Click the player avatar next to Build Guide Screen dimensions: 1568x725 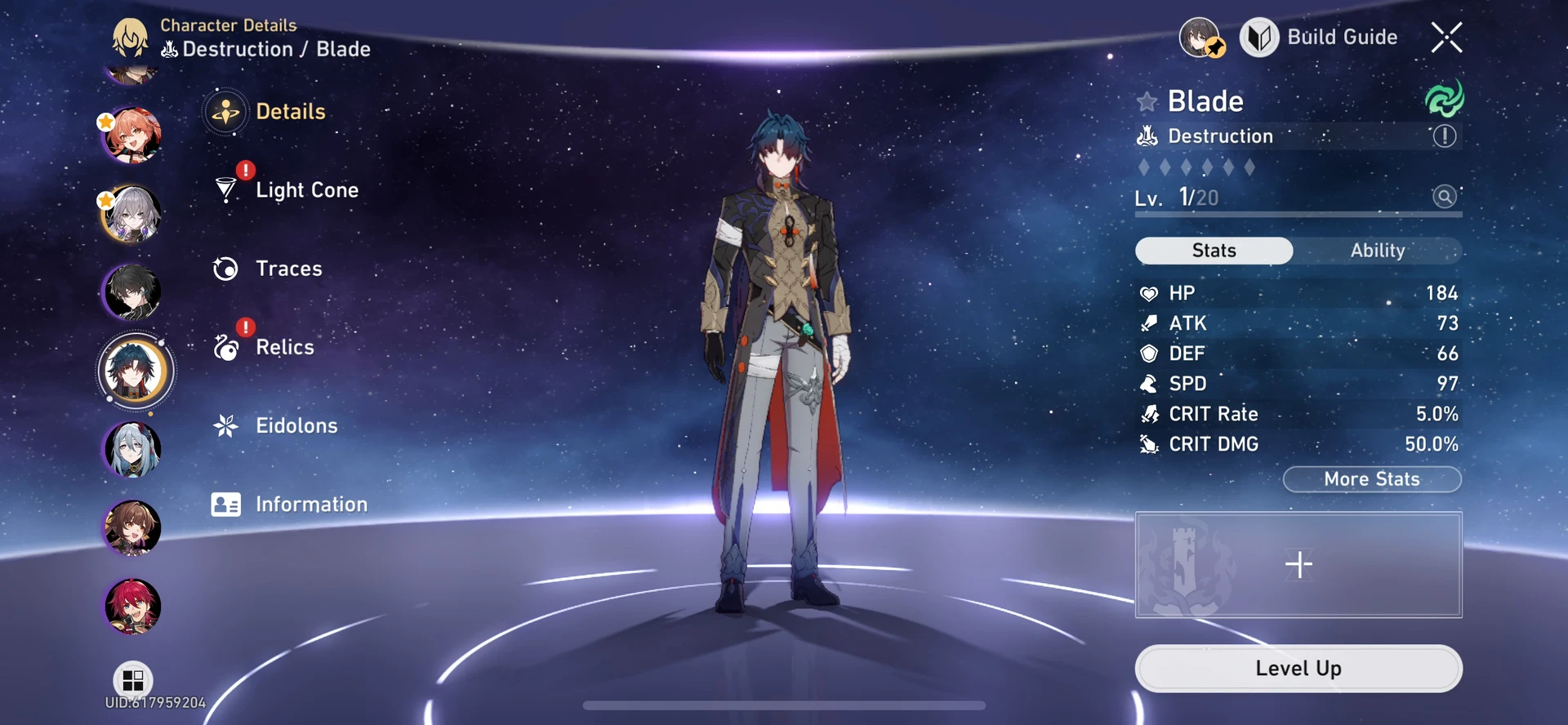point(1199,37)
